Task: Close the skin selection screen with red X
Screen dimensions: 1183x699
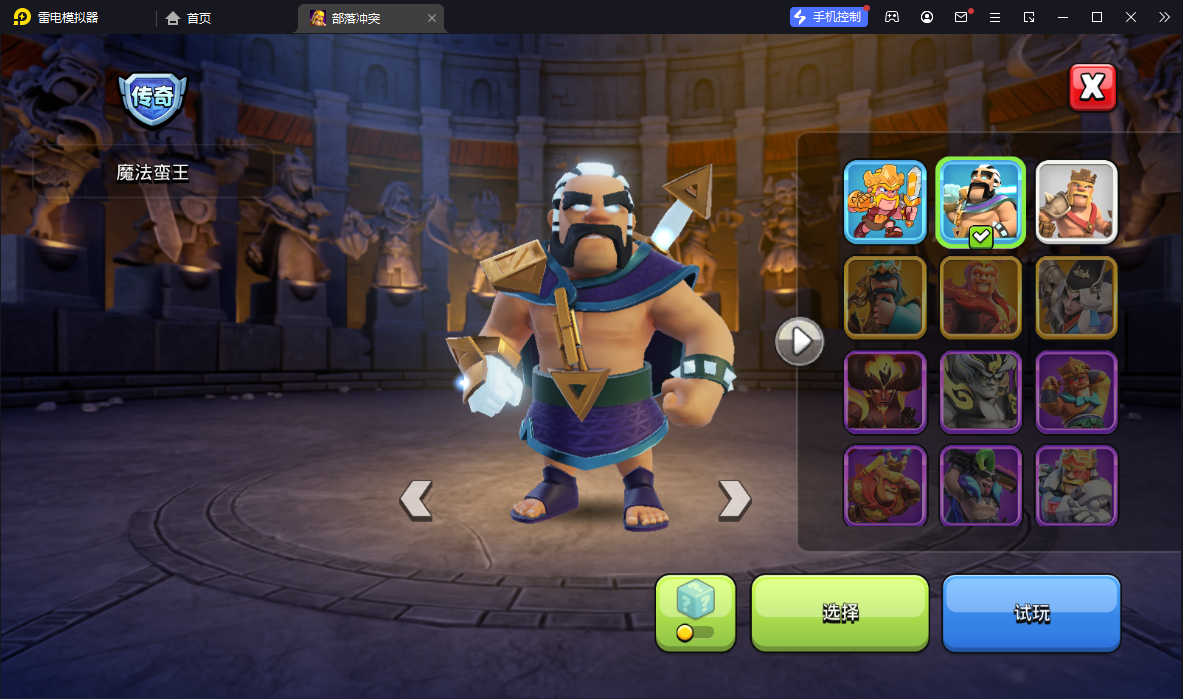Action: (x=1092, y=88)
